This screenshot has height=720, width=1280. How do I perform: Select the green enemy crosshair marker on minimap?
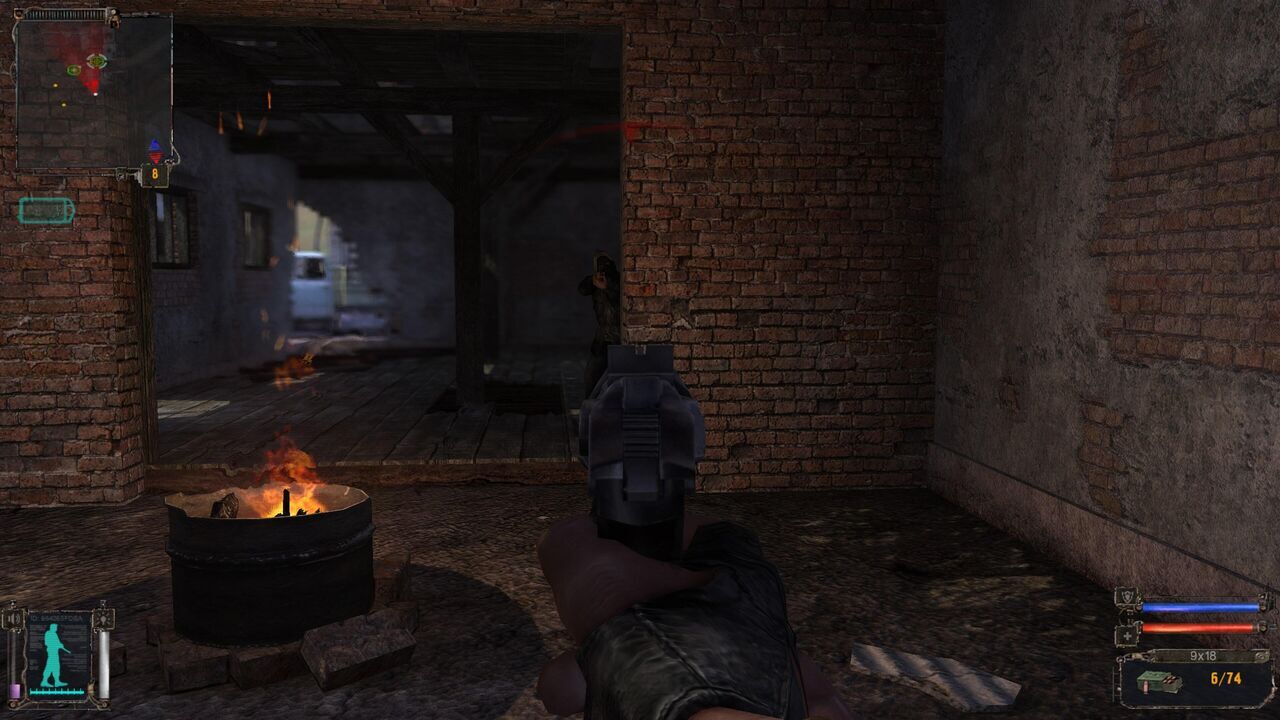pyautogui.click(x=97, y=60)
